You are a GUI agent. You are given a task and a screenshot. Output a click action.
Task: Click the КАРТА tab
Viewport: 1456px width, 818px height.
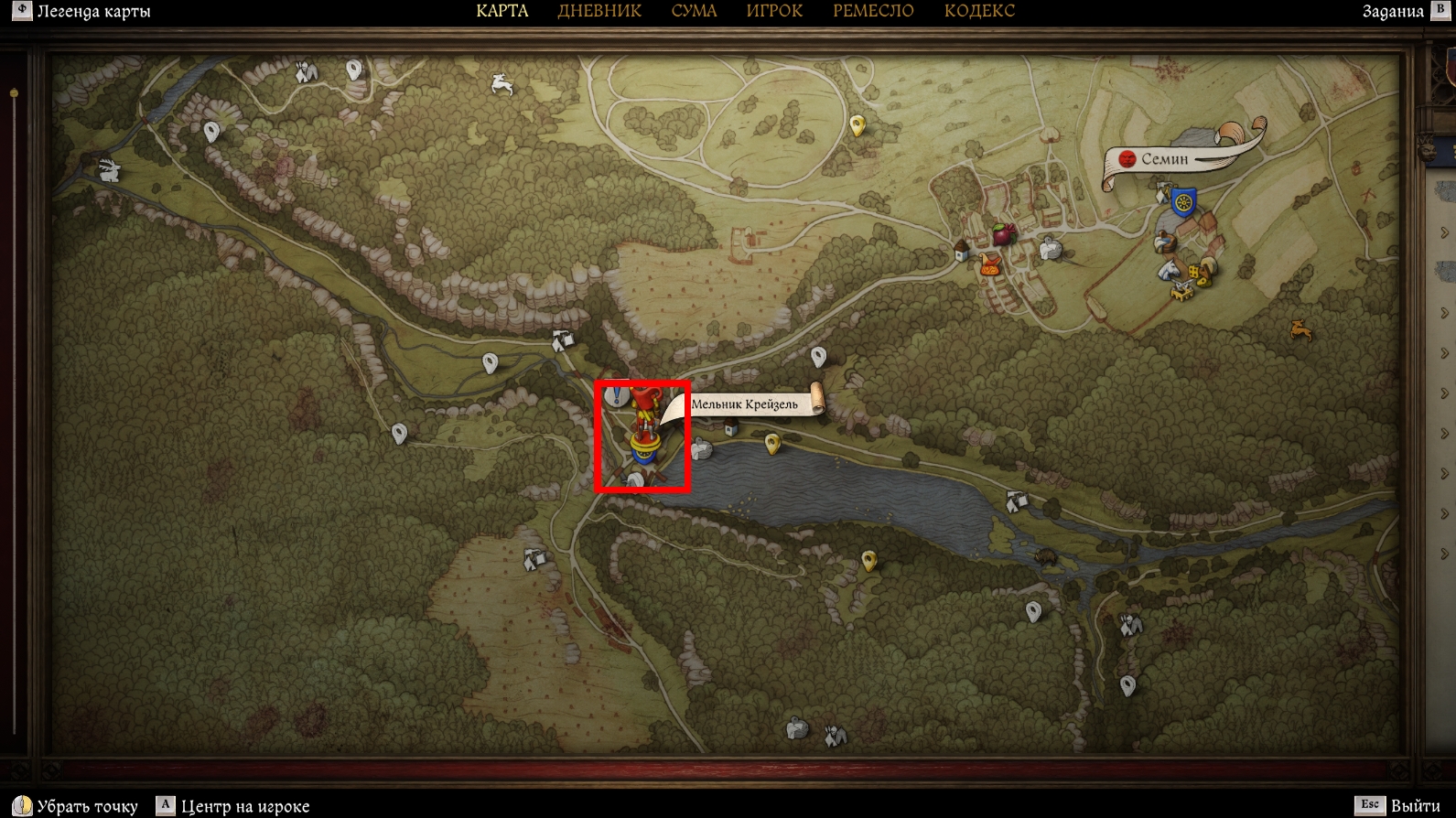(x=502, y=11)
